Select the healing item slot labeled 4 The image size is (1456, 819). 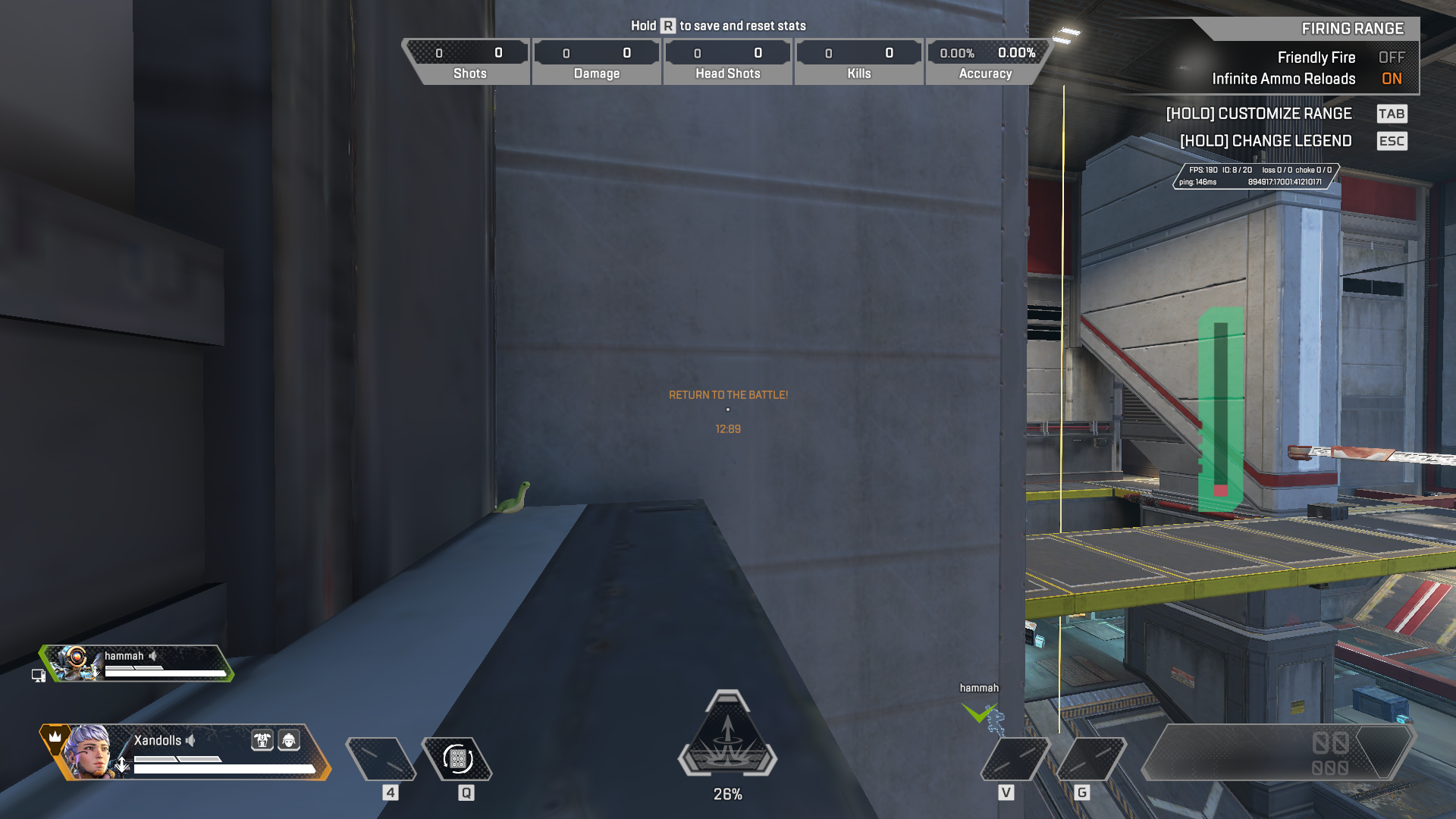[x=381, y=758]
